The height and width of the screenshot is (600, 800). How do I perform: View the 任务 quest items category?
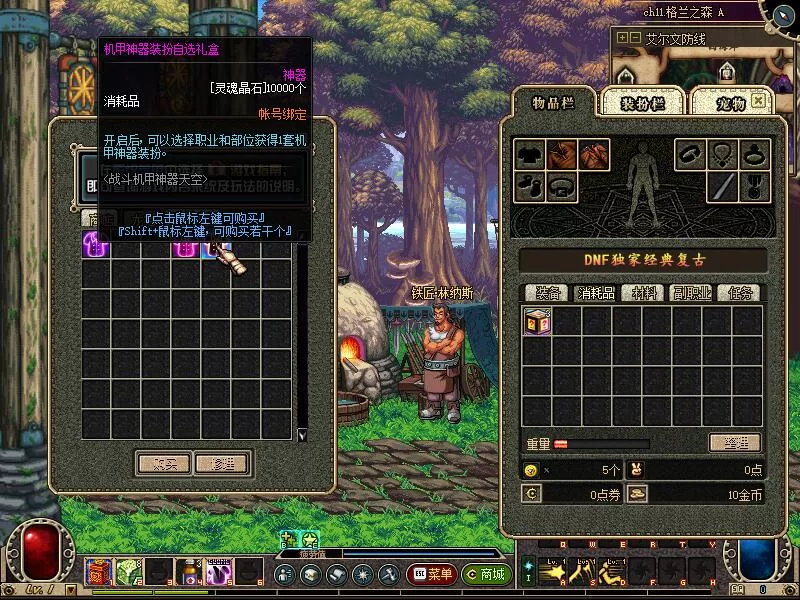click(739, 293)
